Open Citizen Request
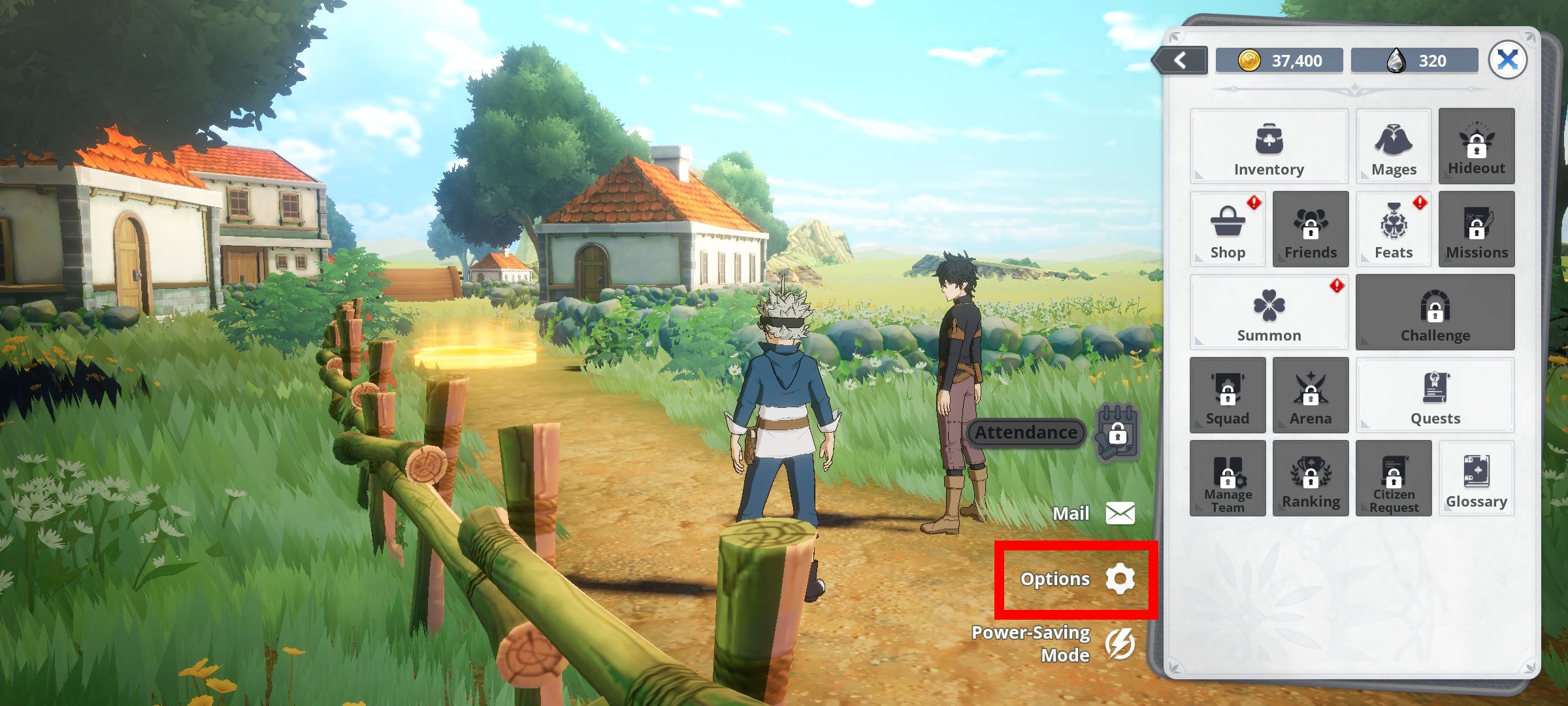 point(1394,479)
